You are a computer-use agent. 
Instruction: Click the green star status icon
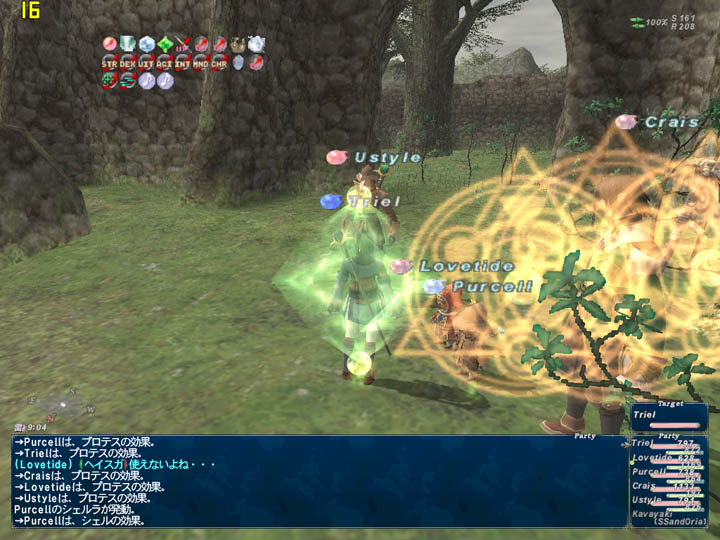tap(165, 44)
